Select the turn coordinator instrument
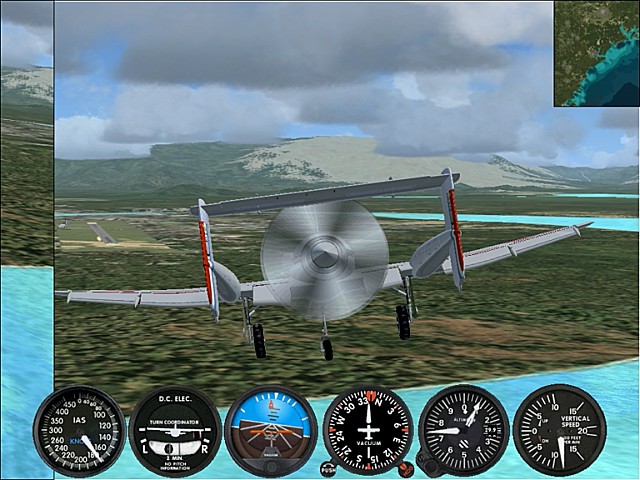 coord(174,431)
